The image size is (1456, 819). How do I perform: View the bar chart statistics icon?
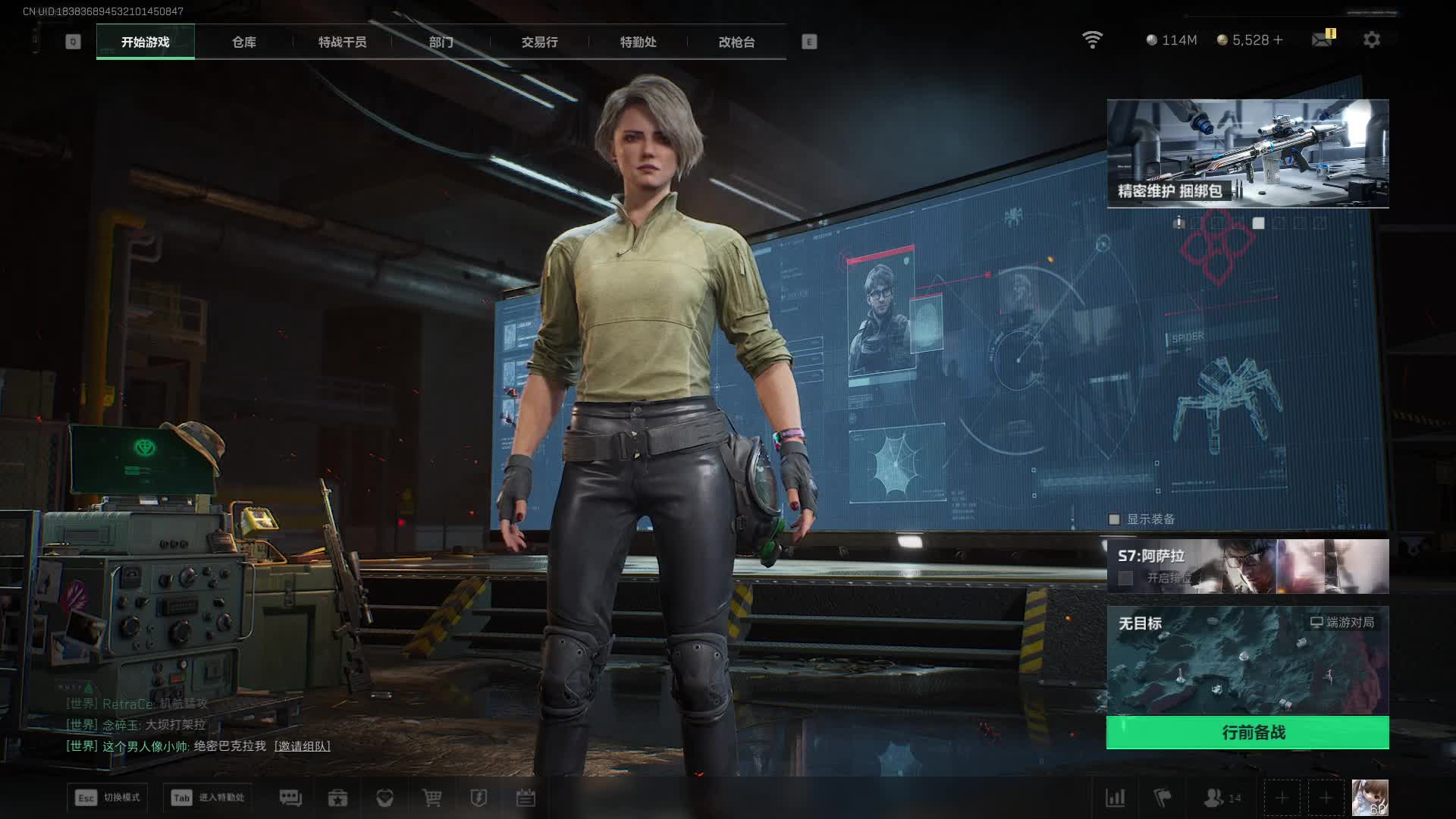tap(1116, 798)
